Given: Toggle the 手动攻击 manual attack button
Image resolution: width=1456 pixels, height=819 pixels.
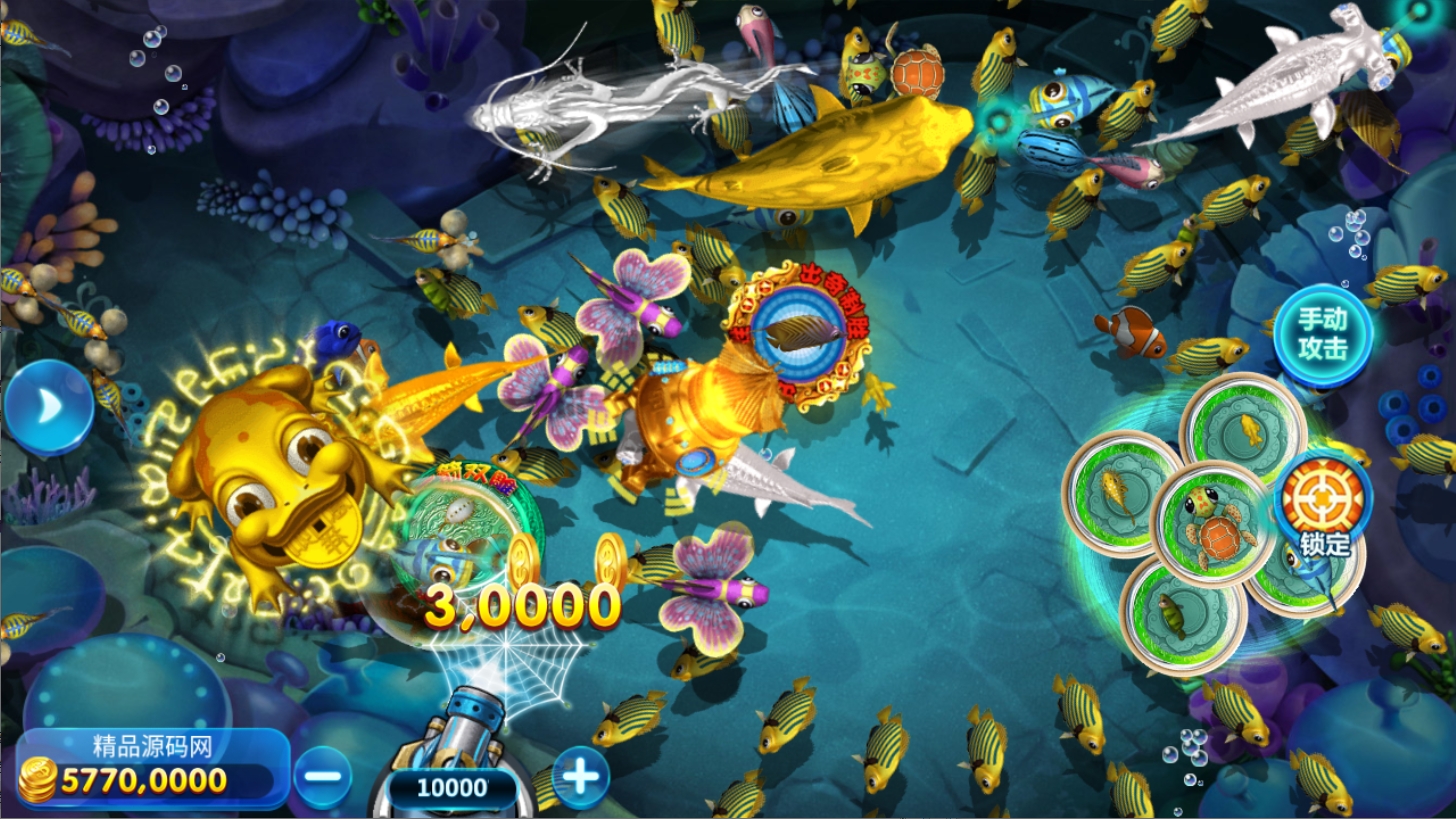Looking at the screenshot, I should [x=1323, y=334].
